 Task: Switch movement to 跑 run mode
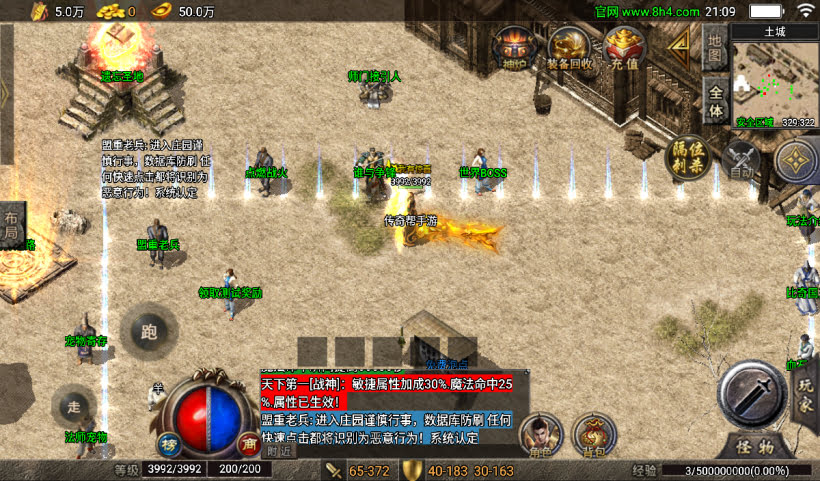[x=150, y=332]
